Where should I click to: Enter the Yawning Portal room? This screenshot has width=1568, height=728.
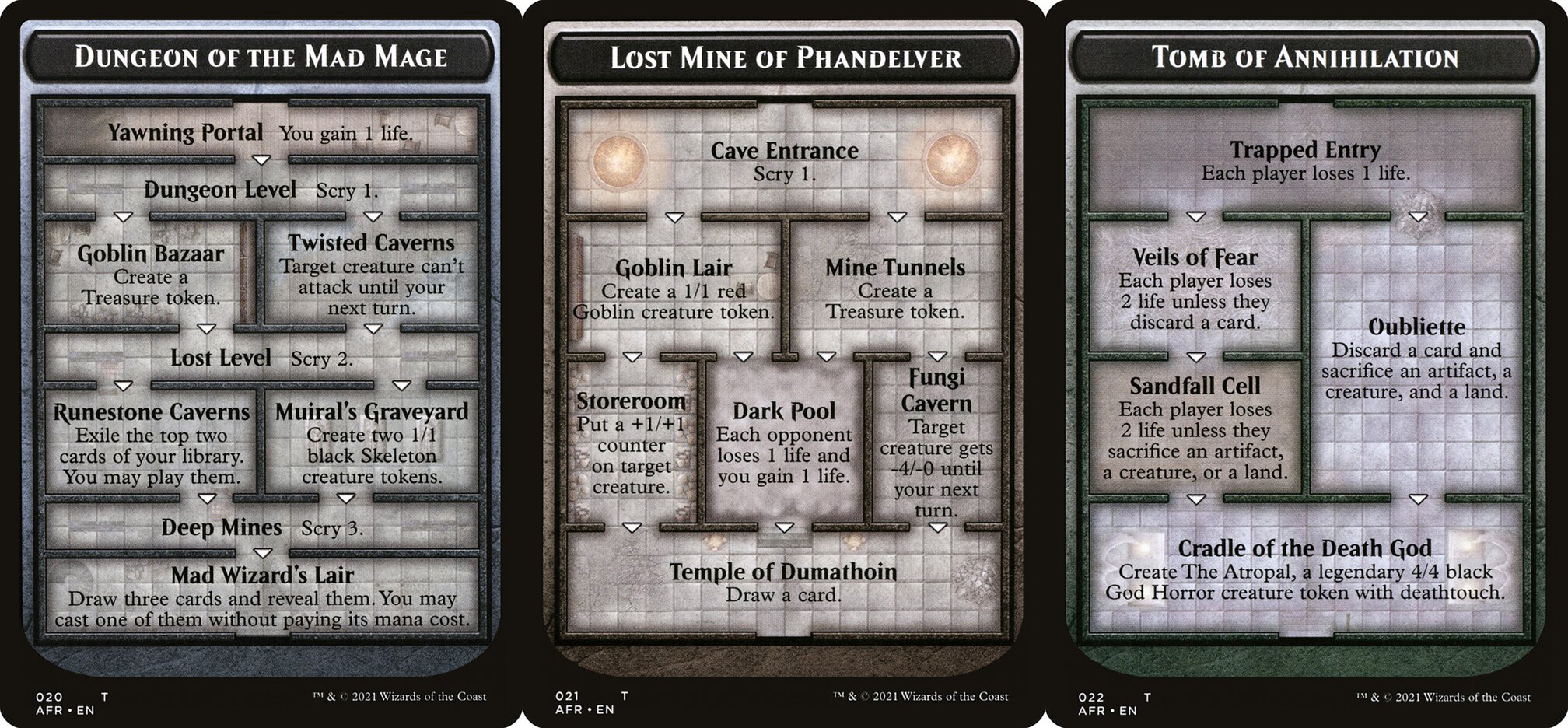point(261,132)
